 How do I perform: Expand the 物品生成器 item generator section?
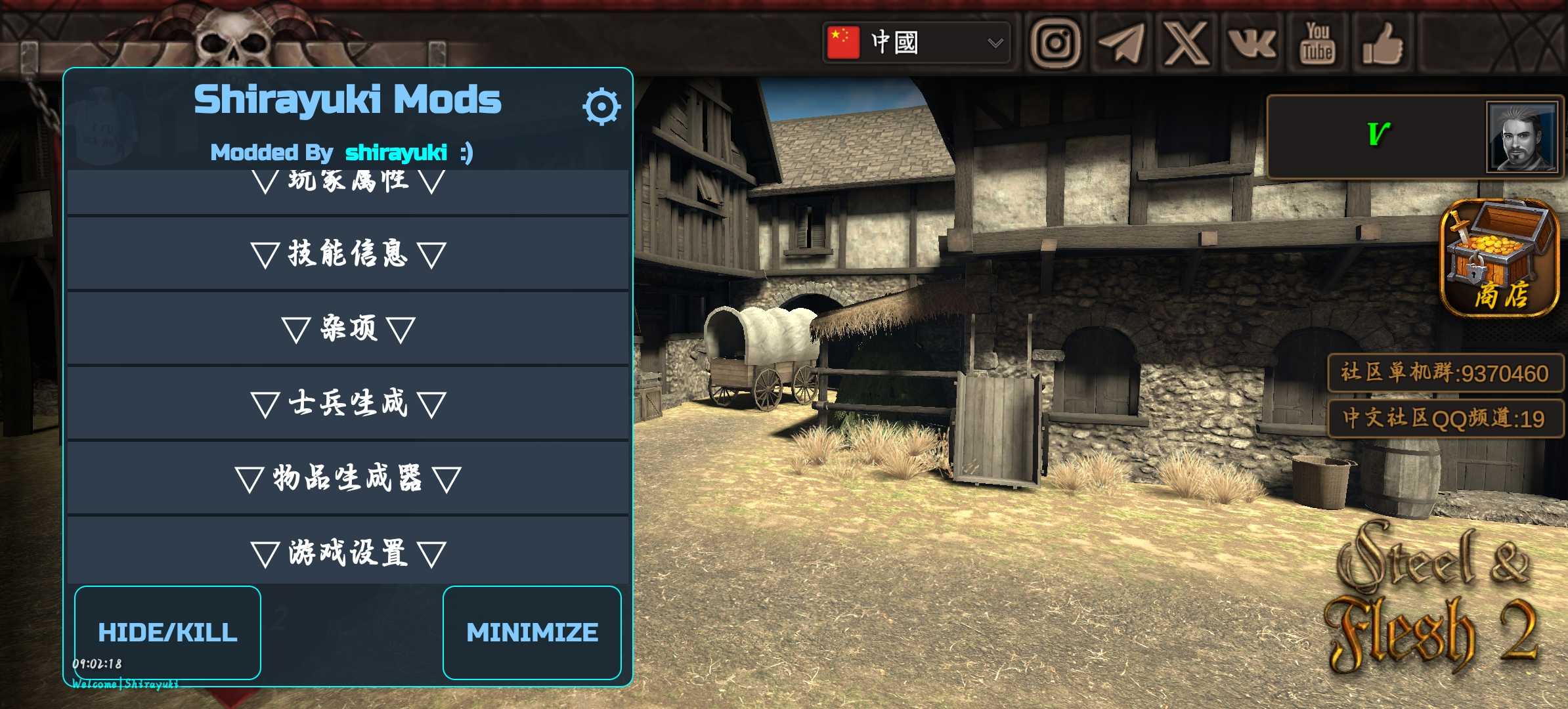348,478
